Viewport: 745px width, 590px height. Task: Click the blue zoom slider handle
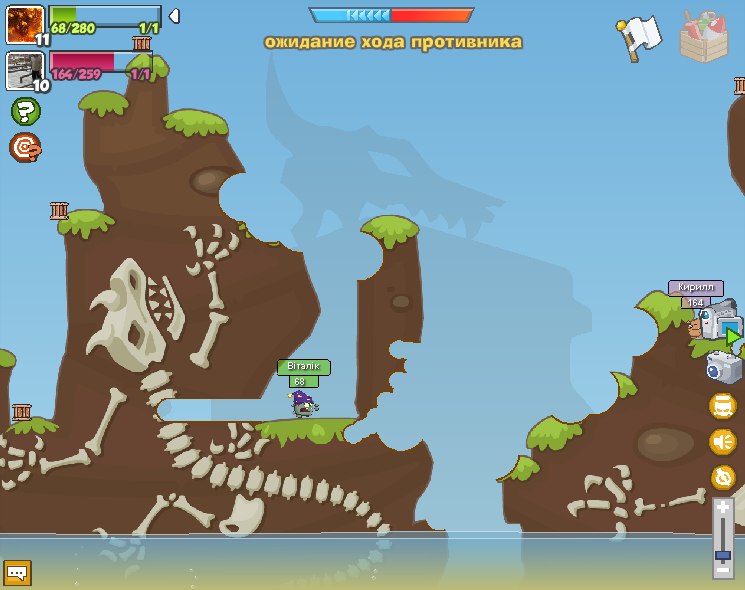coord(722,553)
